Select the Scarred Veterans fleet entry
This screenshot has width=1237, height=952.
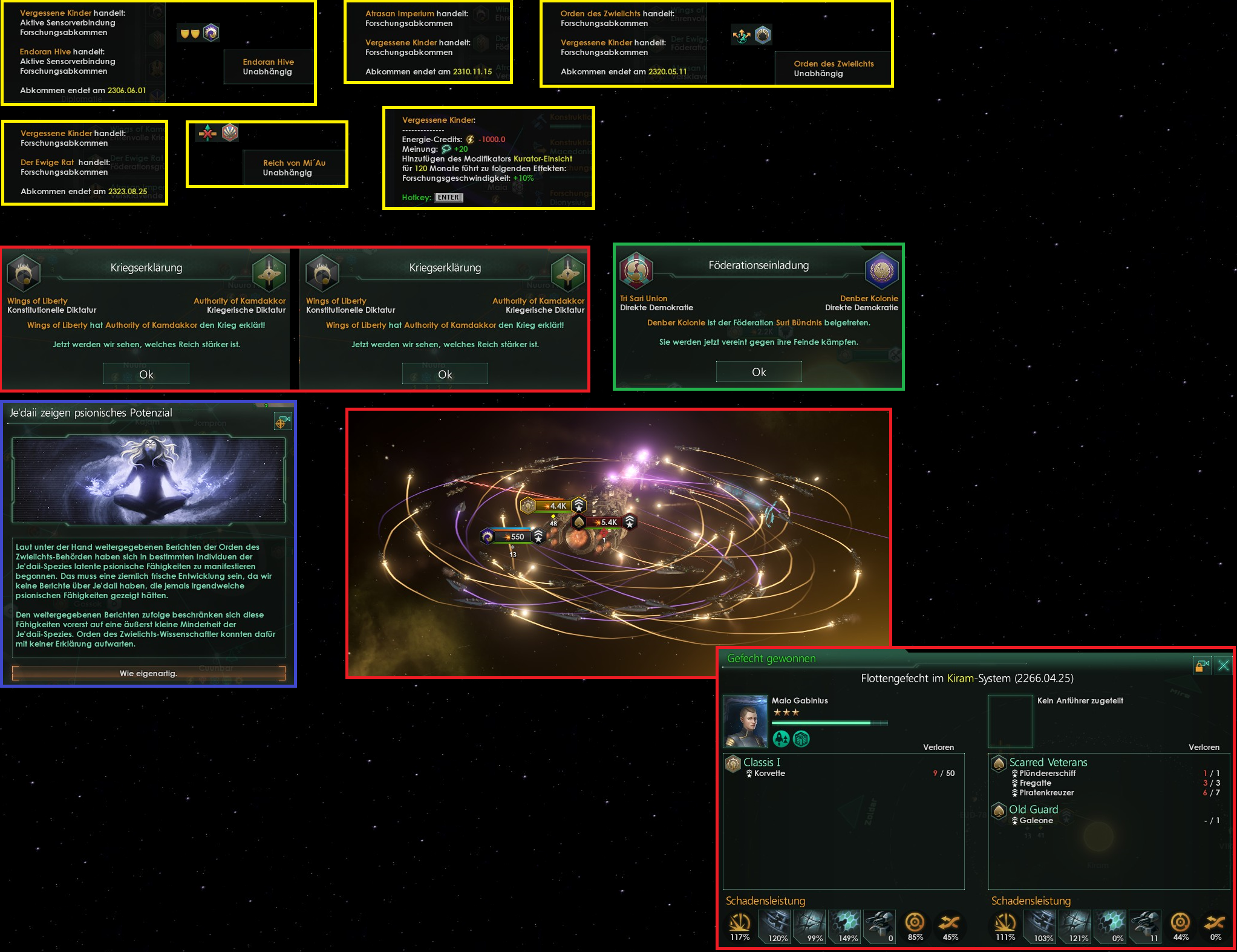(x=1048, y=763)
